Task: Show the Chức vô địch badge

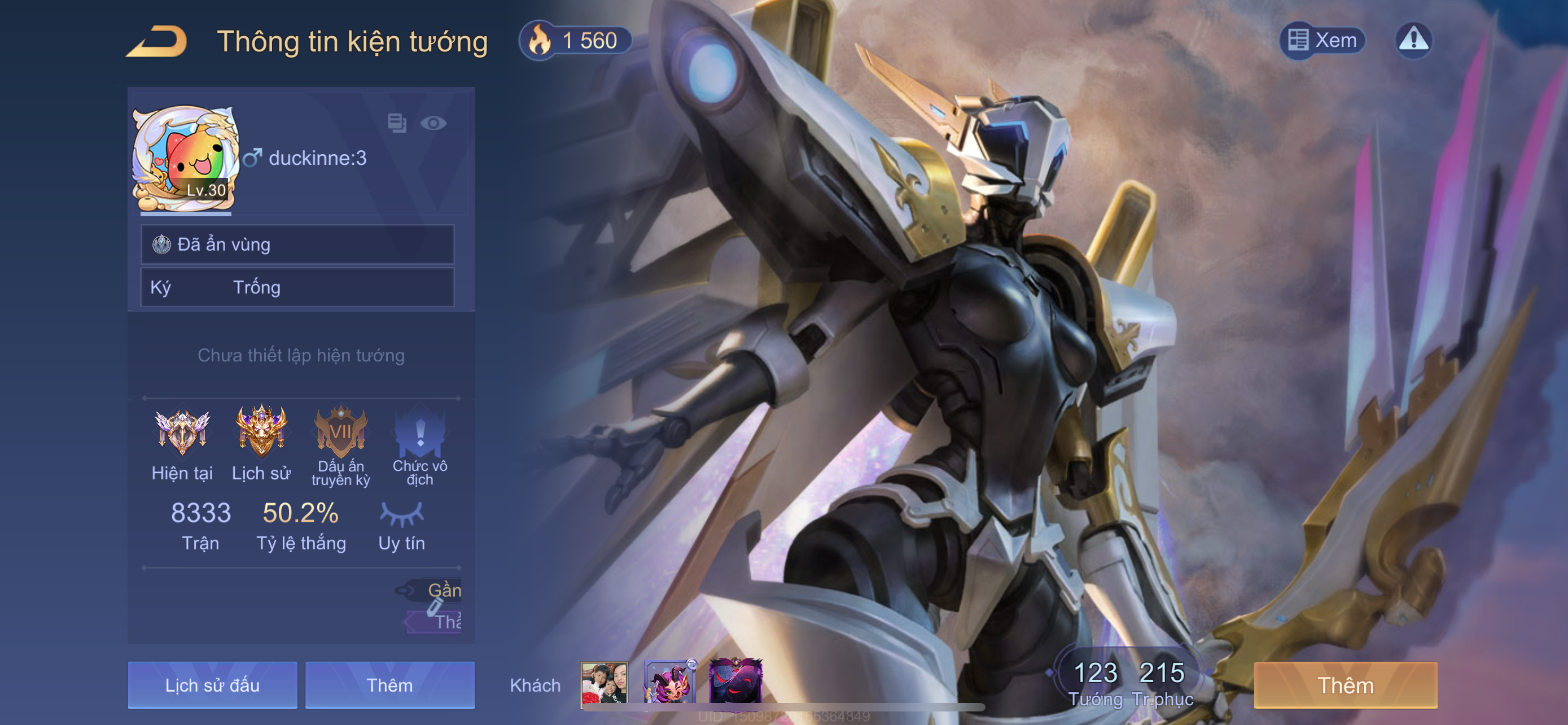Action: 419,432
